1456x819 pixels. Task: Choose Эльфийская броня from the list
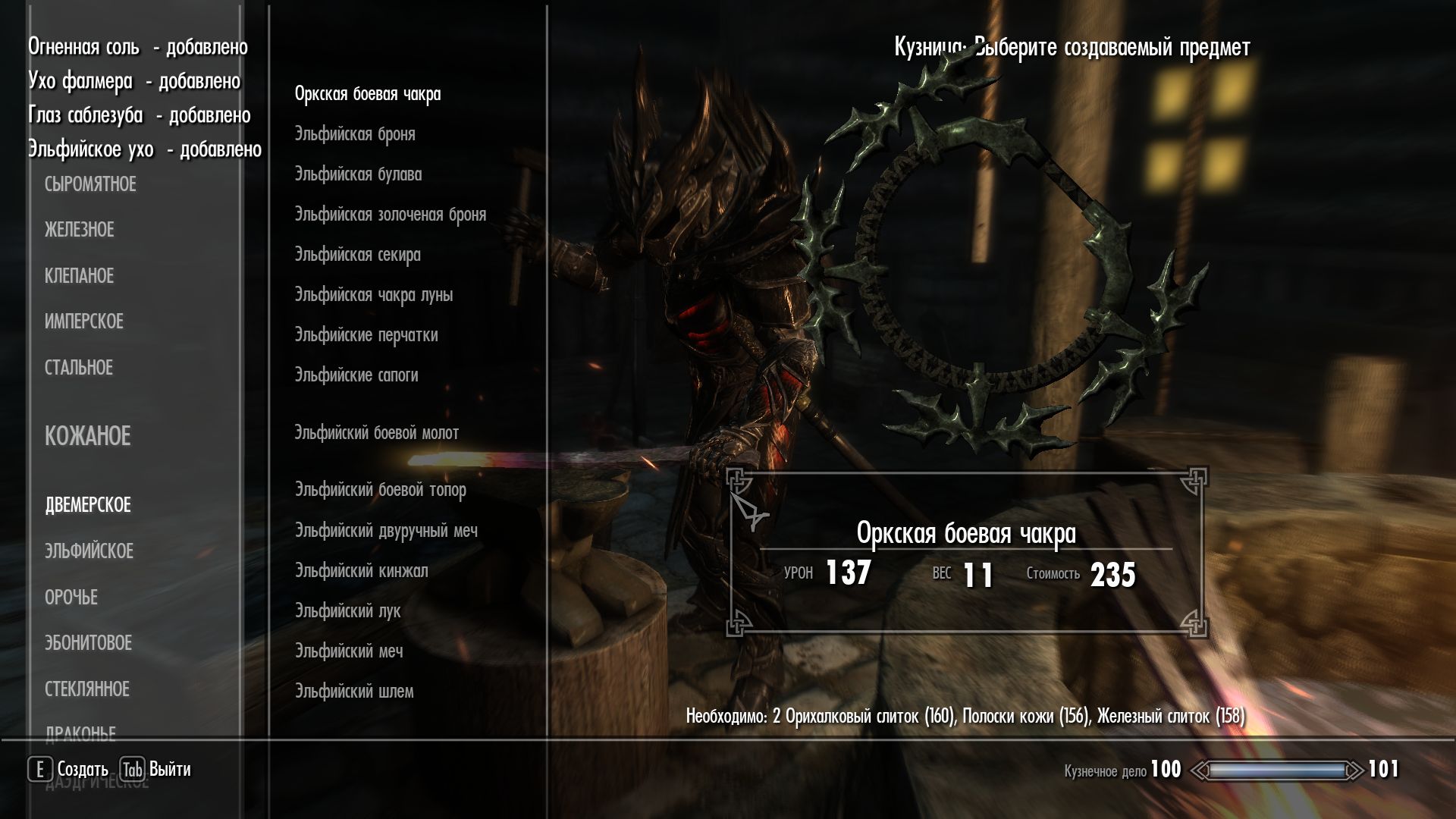tap(355, 134)
